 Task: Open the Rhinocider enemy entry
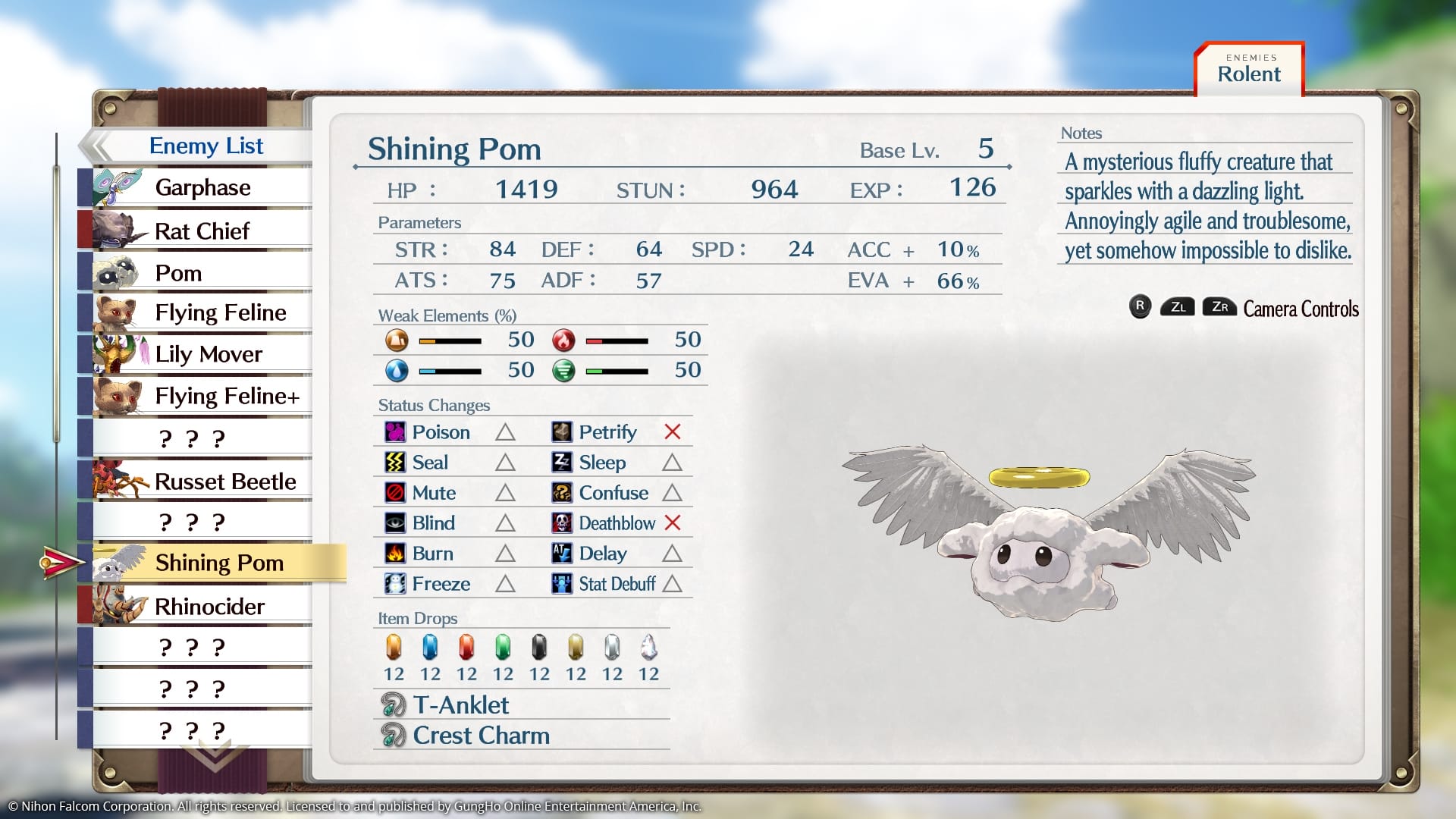[209, 607]
